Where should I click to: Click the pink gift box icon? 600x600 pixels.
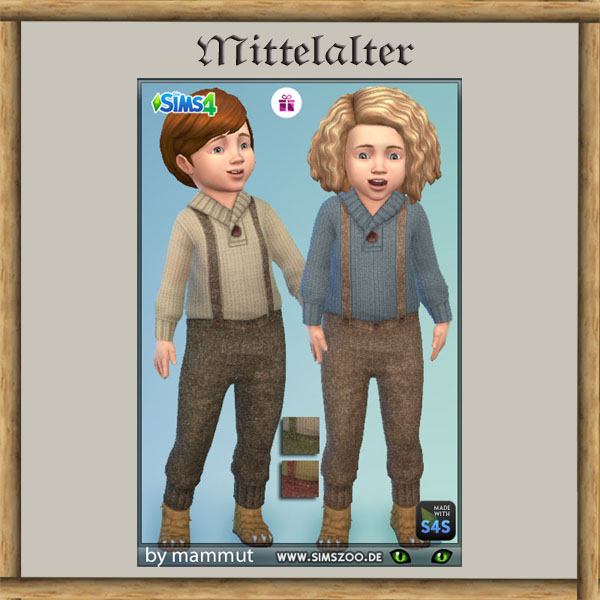(x=286, y=103)
